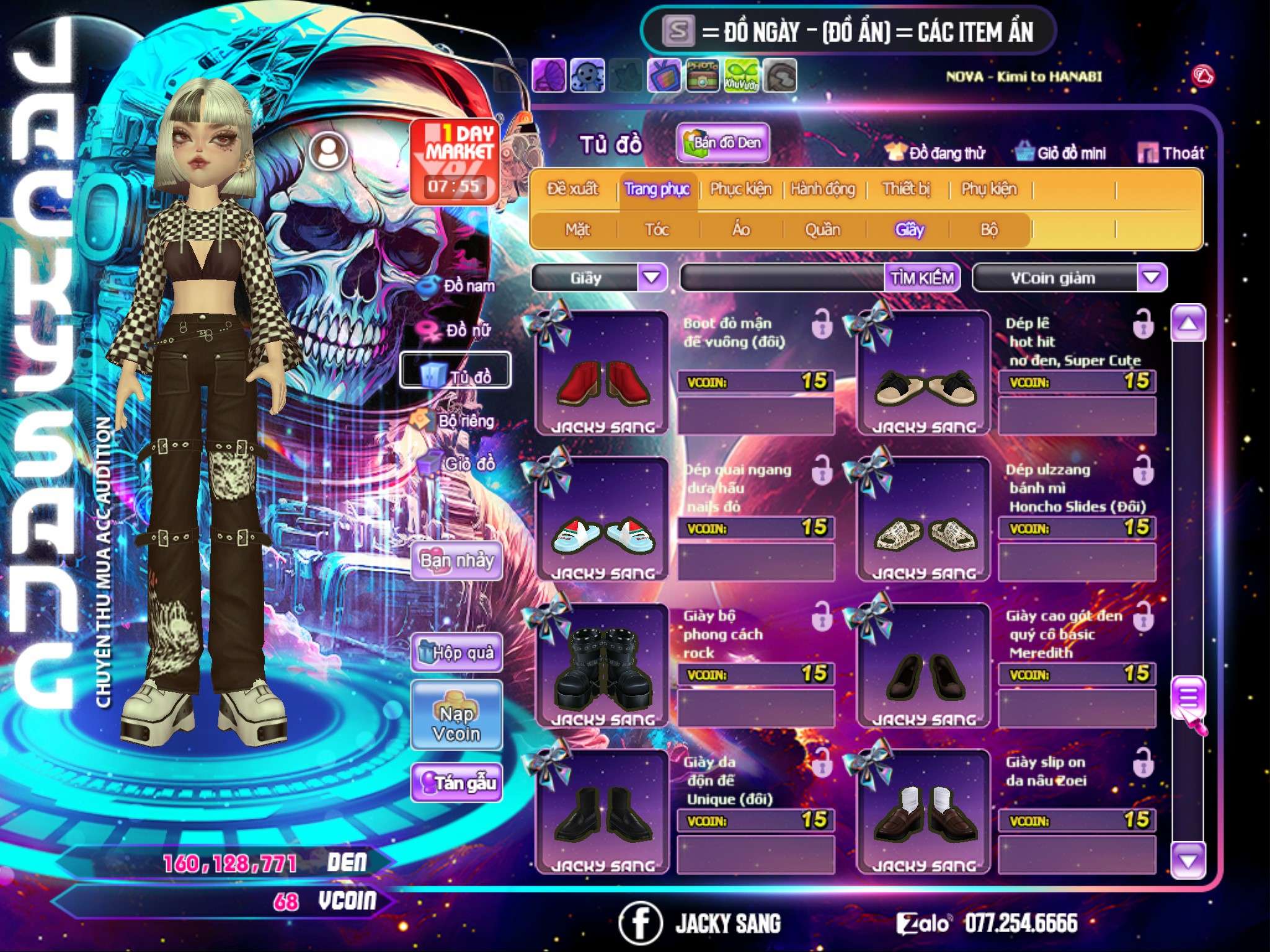Open Đồ nam men's clothing menu

[x=458, y=286]
